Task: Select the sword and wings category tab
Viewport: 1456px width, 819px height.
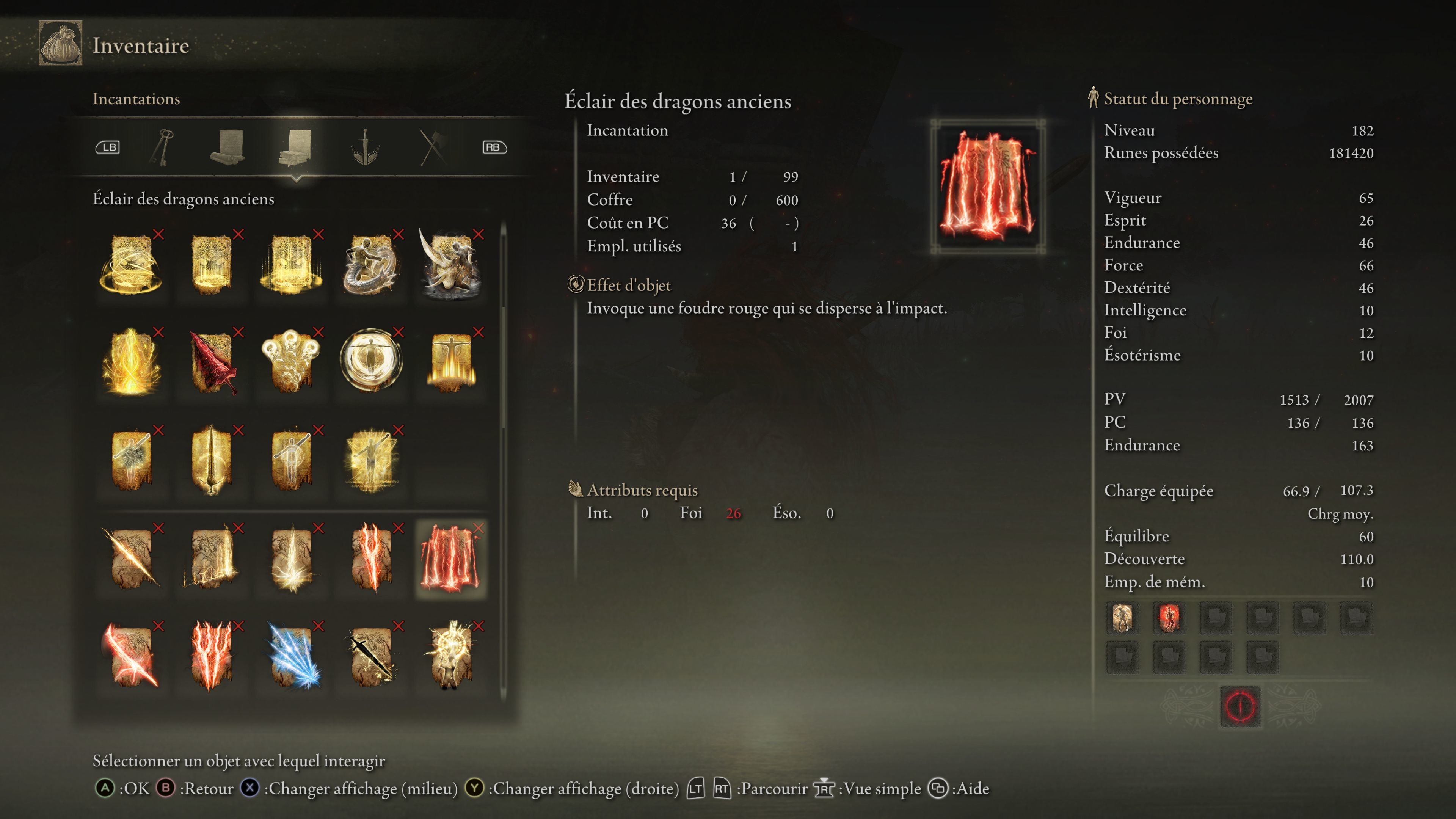Action: (365, 147)
